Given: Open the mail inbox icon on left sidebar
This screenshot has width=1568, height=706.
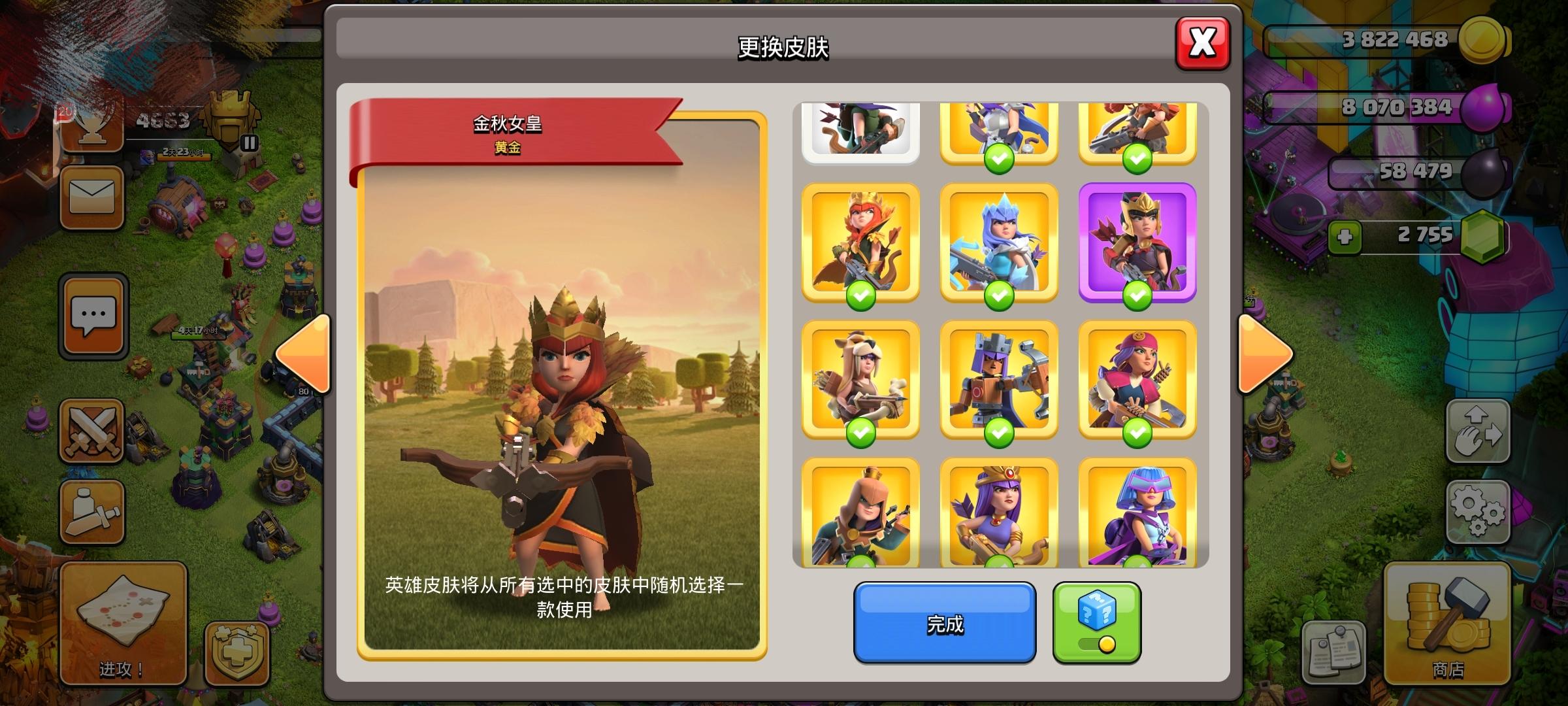Looking at the screenshot, I should (91, 197).
